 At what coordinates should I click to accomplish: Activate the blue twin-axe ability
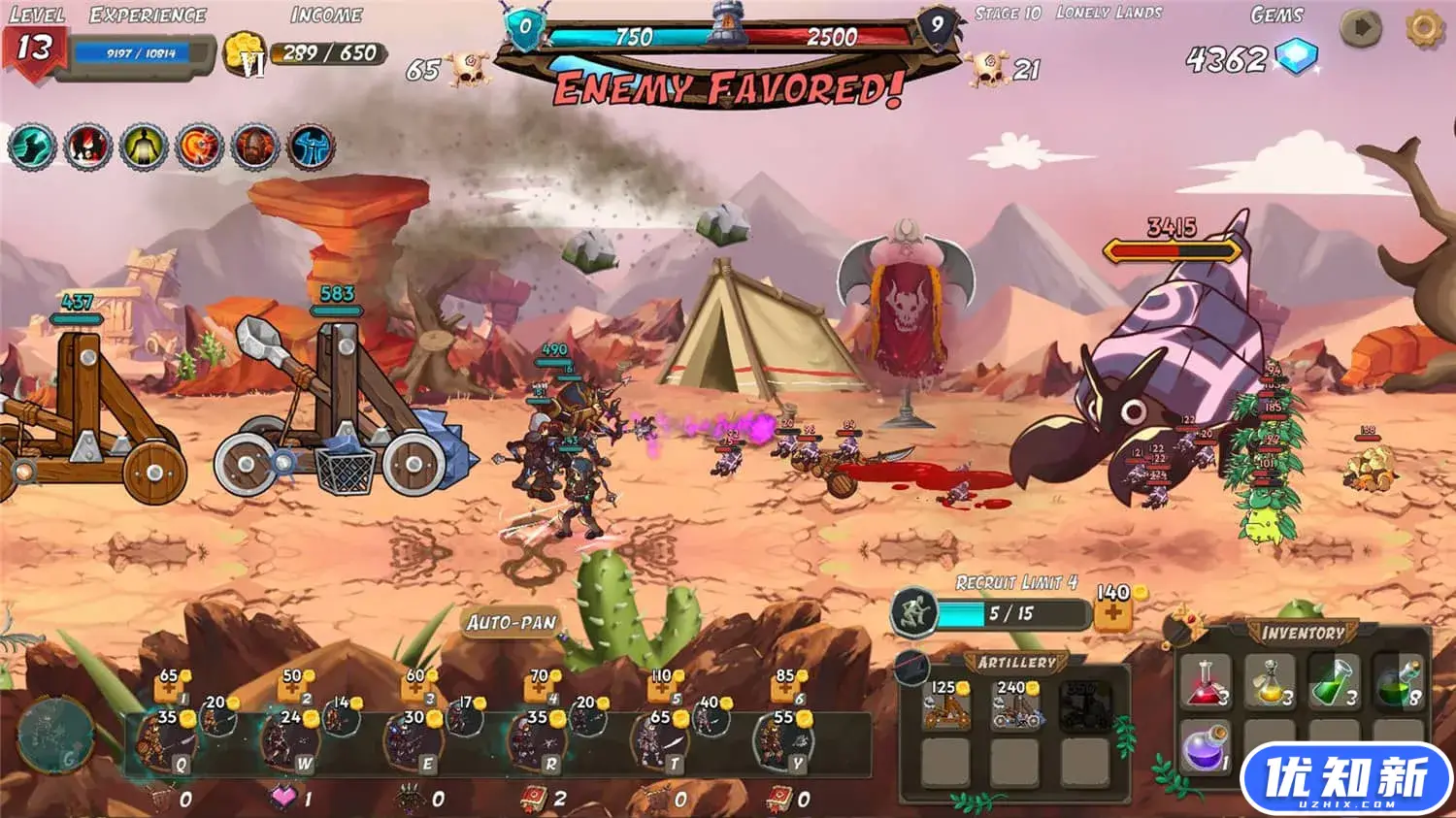(x=312, y=147)
